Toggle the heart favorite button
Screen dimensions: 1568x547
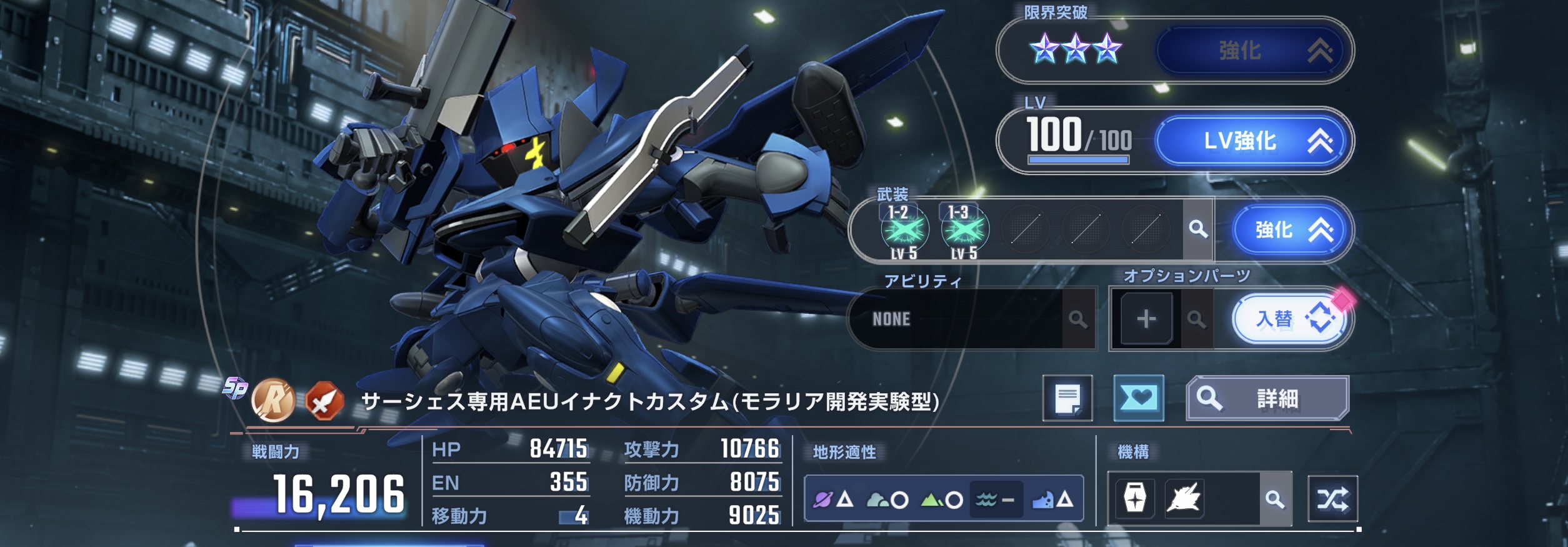[x=1139, y=398]
